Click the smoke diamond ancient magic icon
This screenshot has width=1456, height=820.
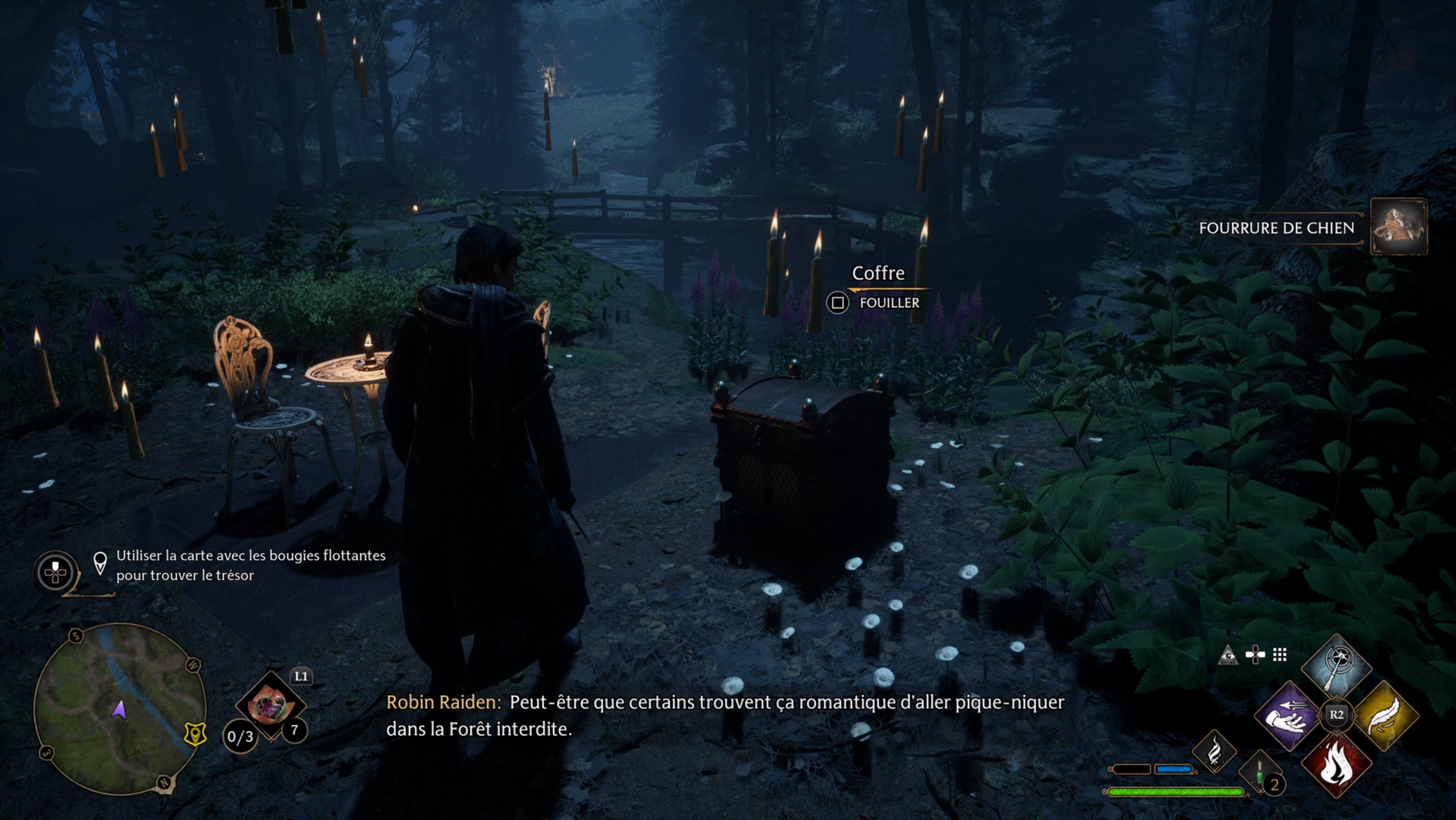1214,753
